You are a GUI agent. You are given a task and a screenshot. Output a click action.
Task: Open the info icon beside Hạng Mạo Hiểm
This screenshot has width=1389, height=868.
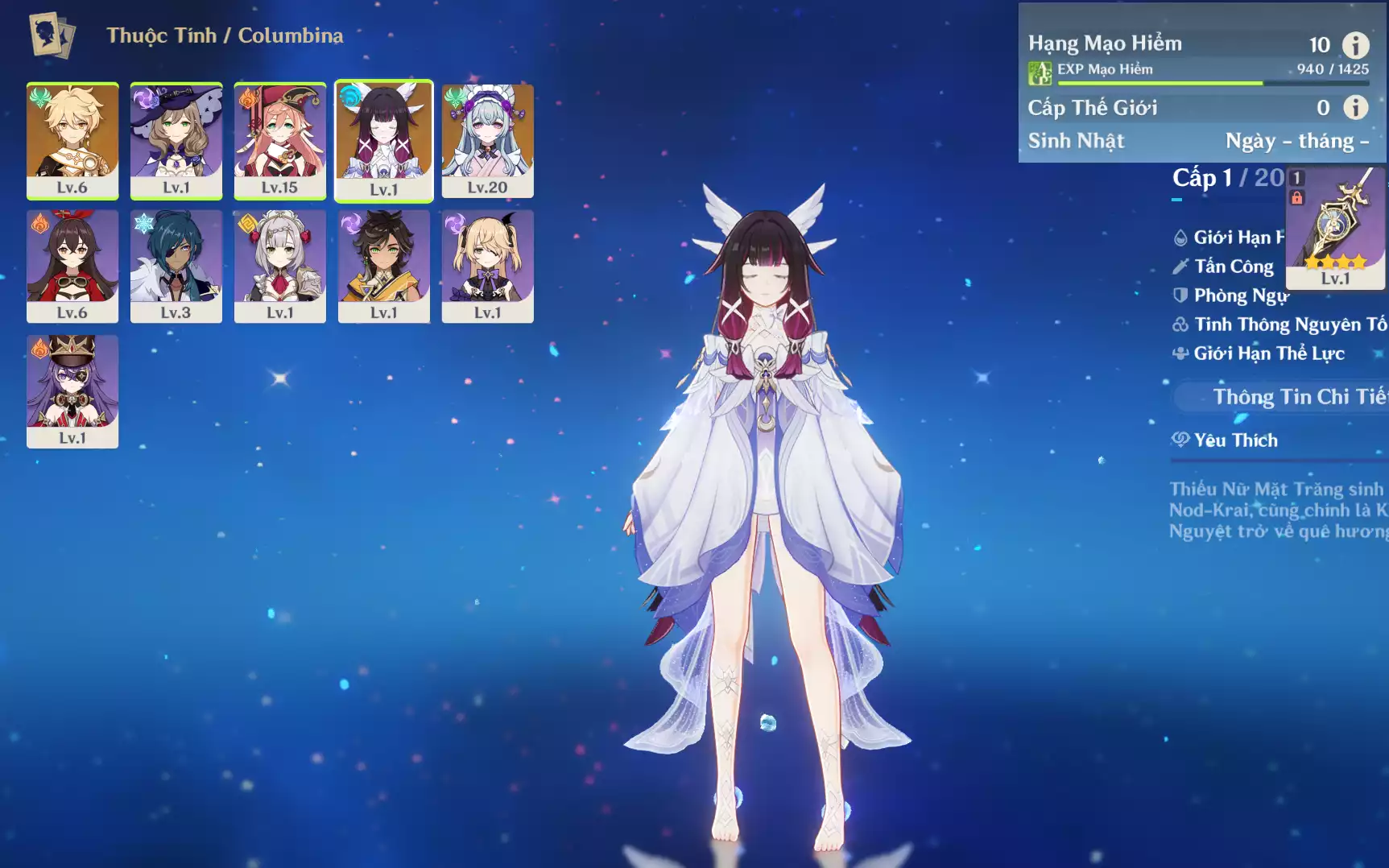[1356, 45]
